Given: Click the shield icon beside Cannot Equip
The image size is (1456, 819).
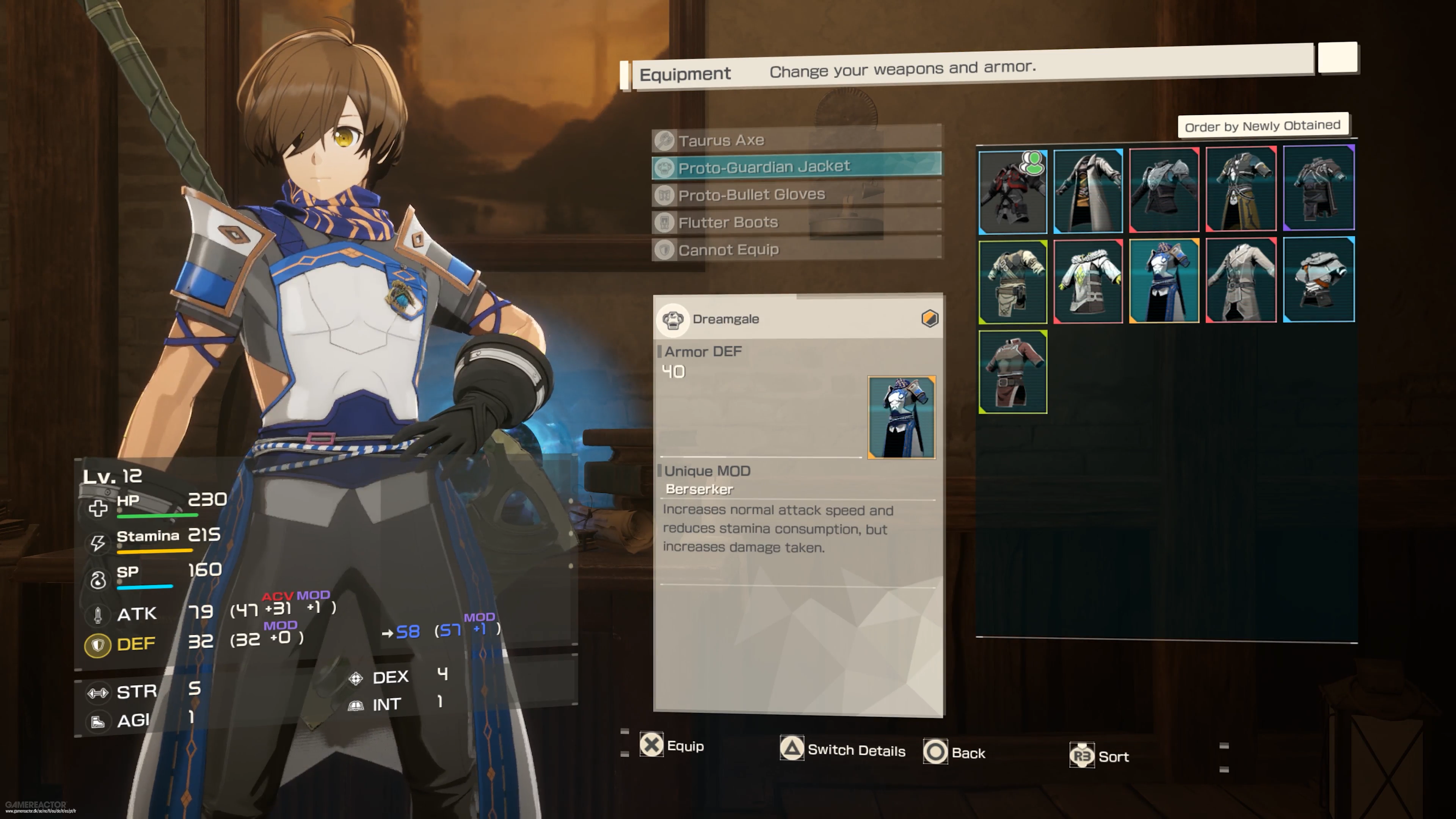Looking at the screenshot, I should (665, 249).
